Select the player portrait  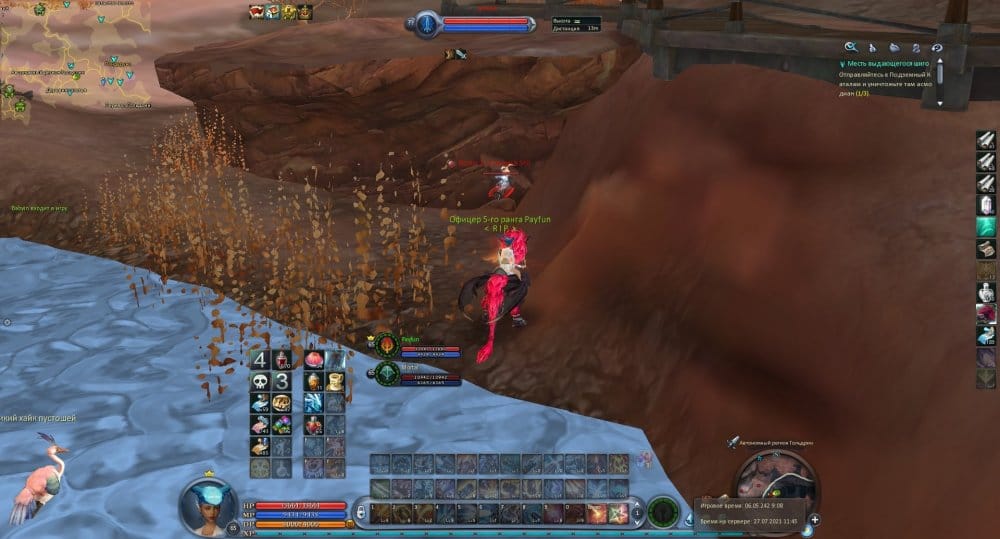tap(209, 505)
